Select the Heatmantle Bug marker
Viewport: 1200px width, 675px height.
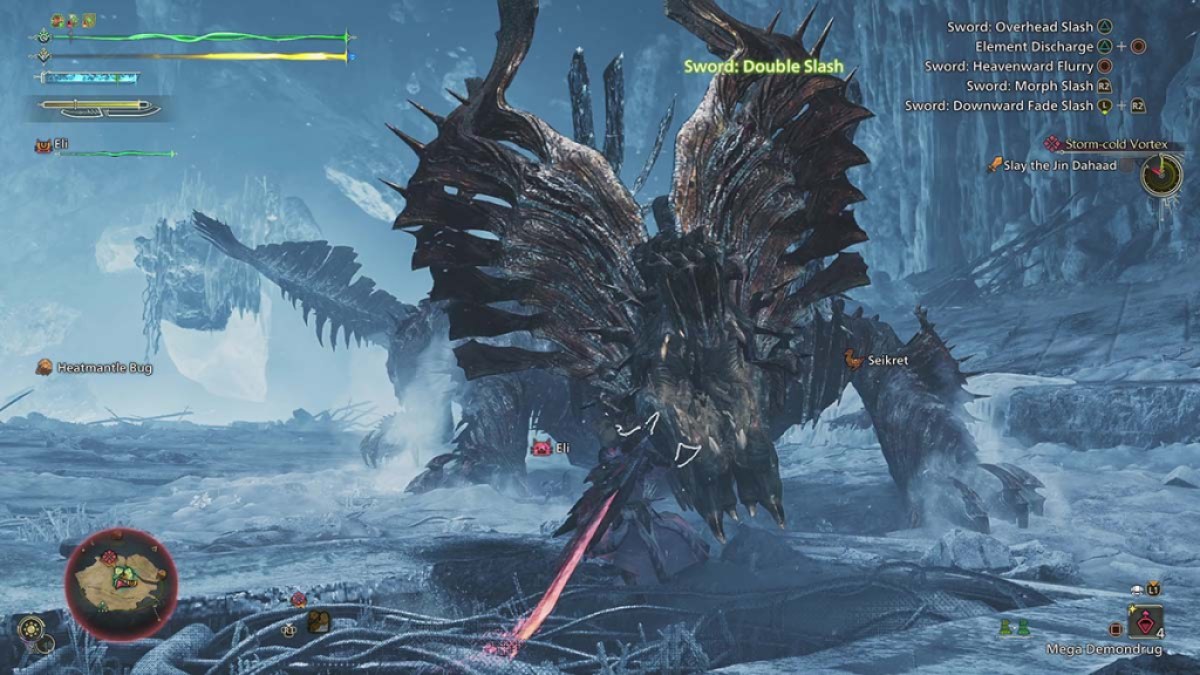coord(44,368)
